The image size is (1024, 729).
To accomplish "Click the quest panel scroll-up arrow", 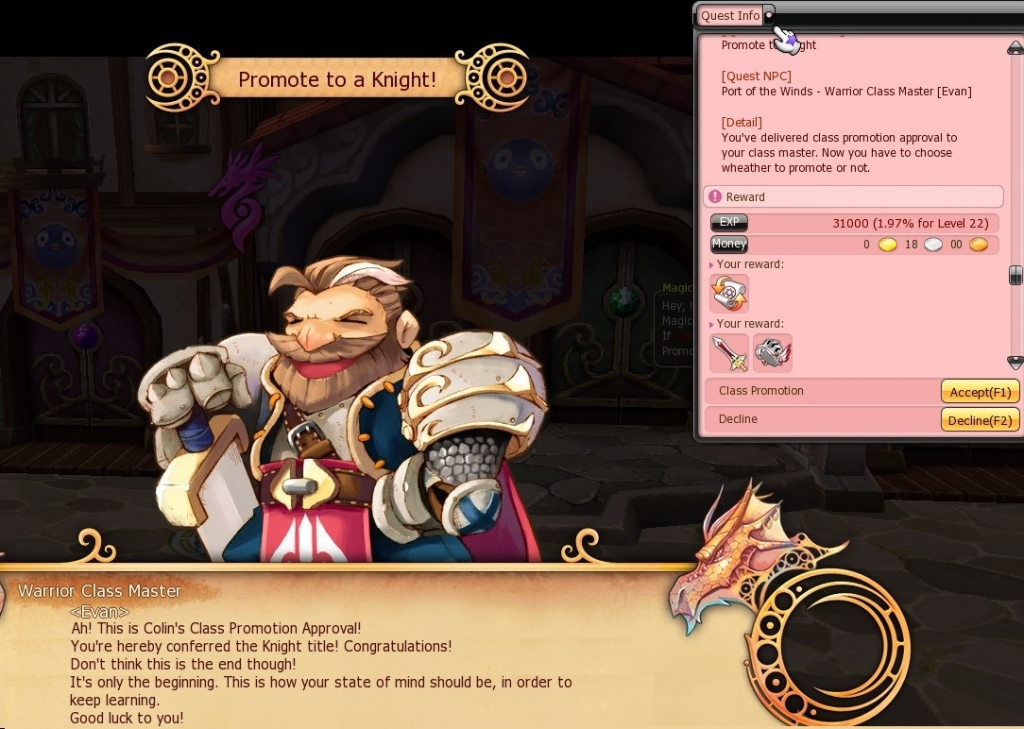I will pyautogui.click(x=1015, y=48).
